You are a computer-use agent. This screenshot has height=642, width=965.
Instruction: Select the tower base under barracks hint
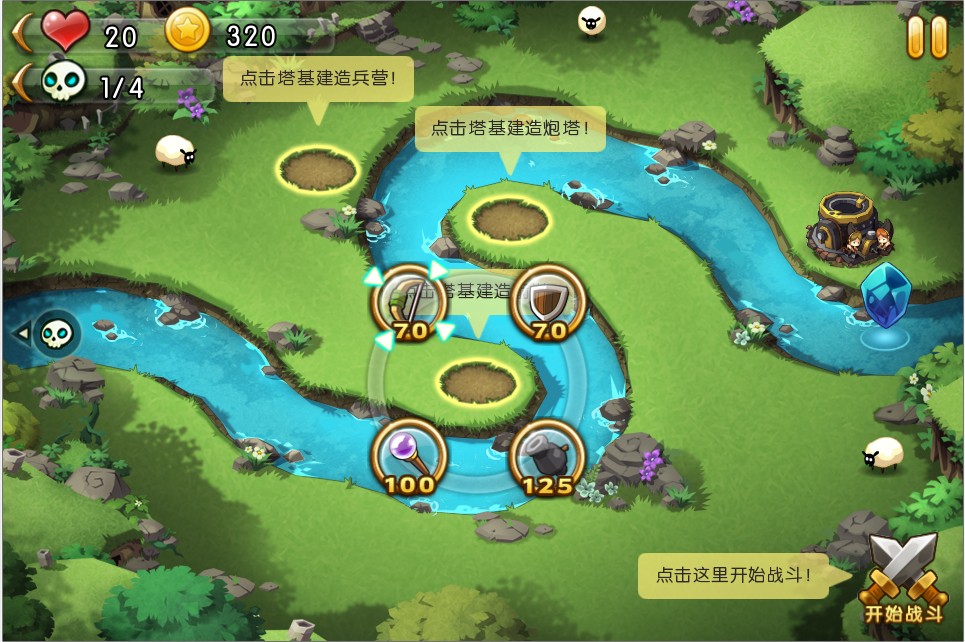318,169
